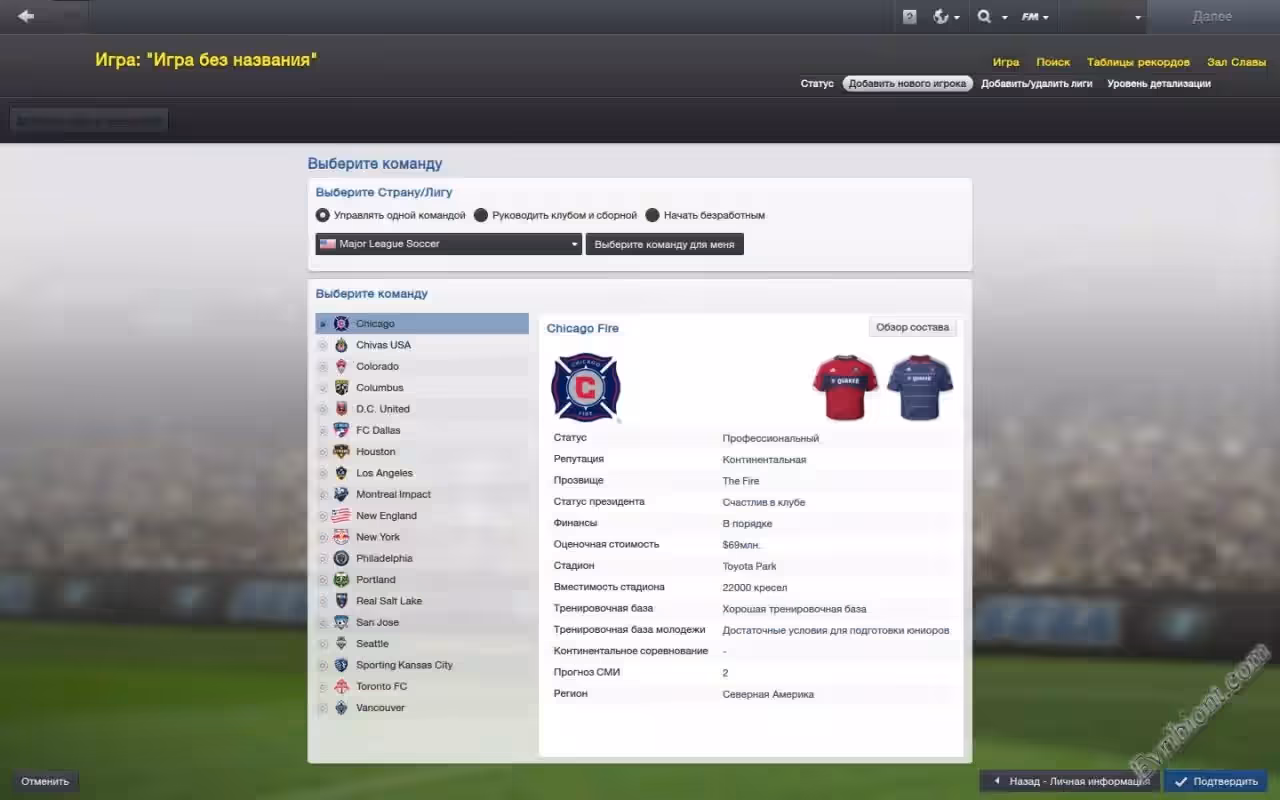The image size is (1280, 800).
Task: Open the Major League Soccer league dropdown
Action: pyautogui.click(x=448, y=244)
